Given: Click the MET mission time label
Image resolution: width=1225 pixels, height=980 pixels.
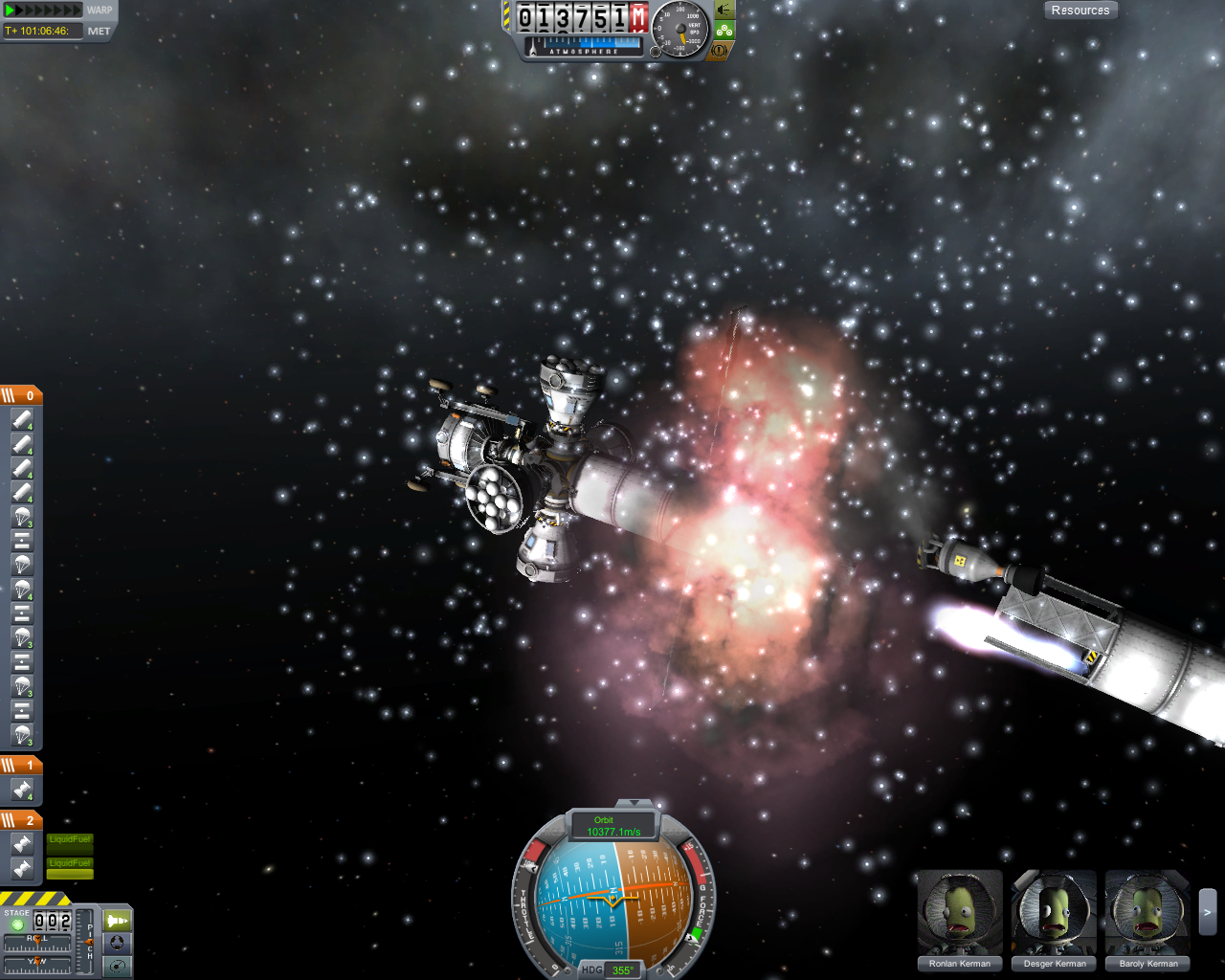Looking at the screenshot, I should 100,32.
